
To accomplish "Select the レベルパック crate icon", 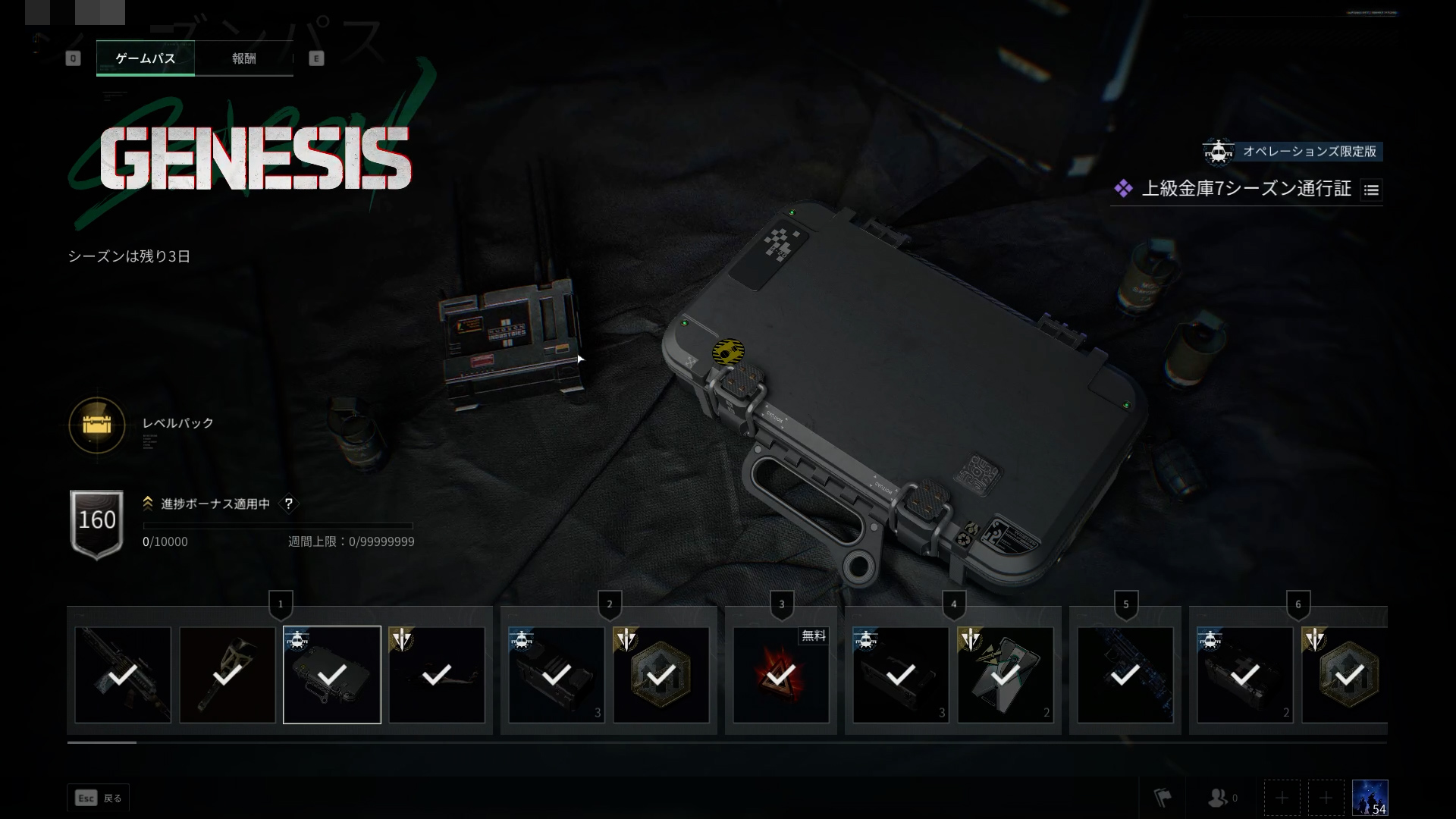I will coord(96,426).
